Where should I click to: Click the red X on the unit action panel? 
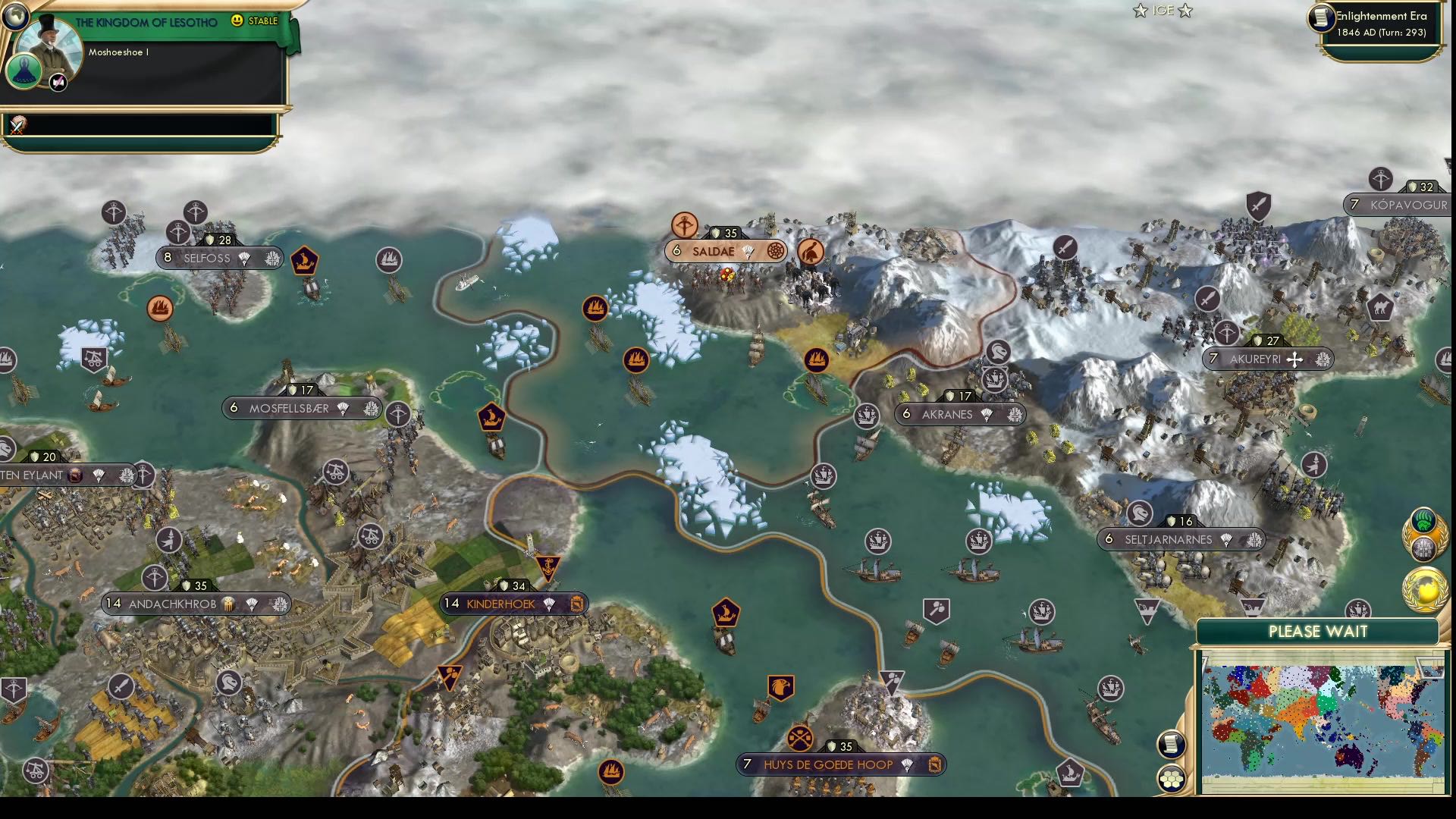[17, 126]
